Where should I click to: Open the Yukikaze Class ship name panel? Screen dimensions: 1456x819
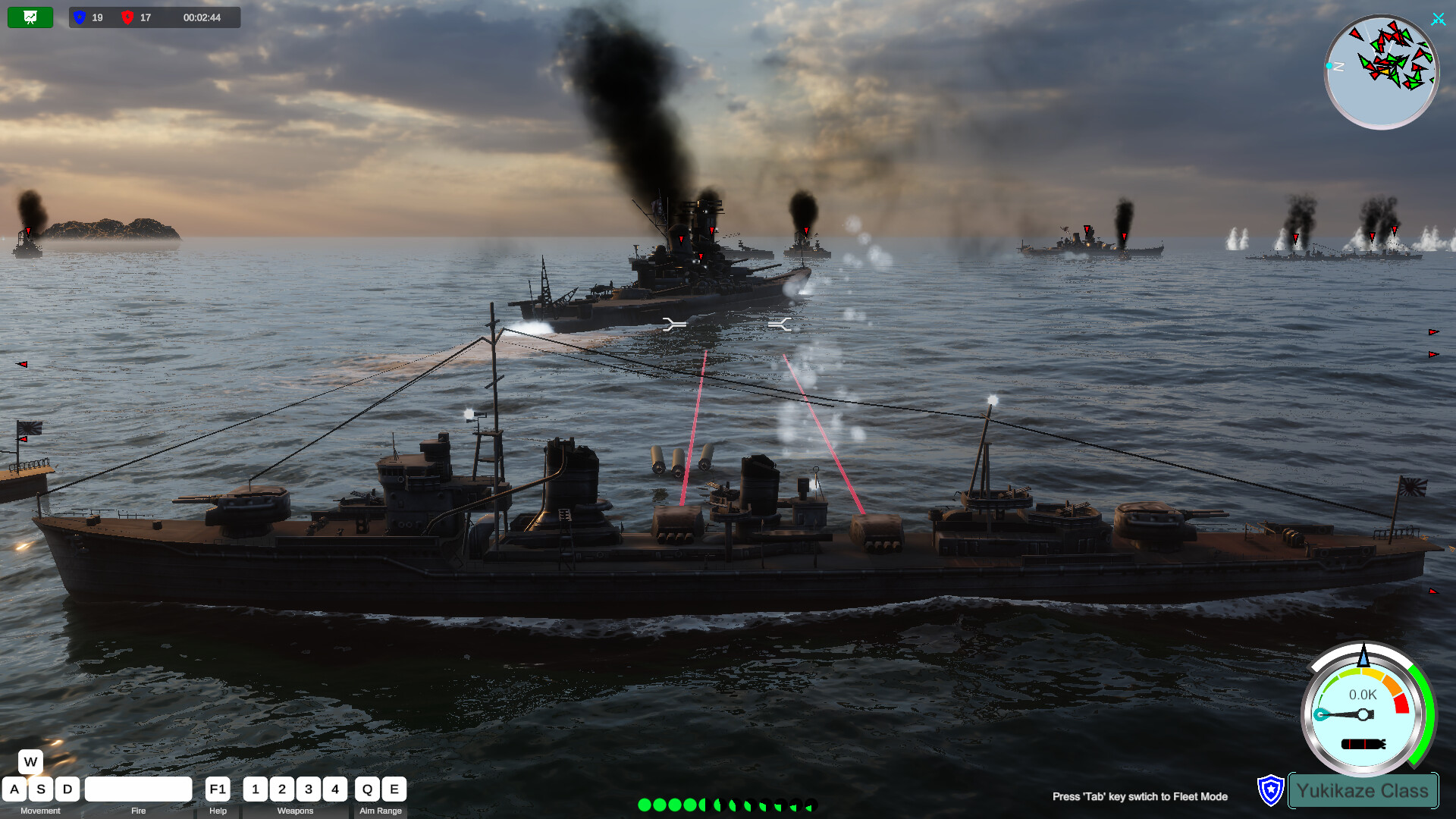pos(1363,790)
